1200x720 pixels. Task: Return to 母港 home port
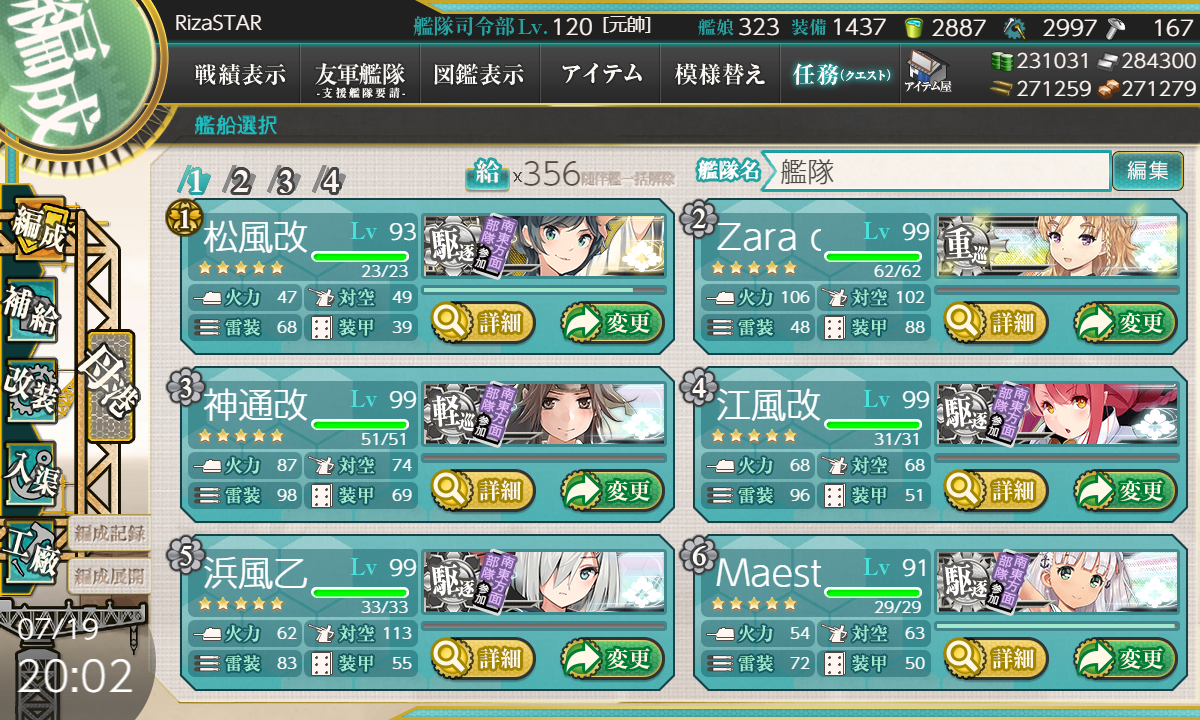click(x=109, y=385)
